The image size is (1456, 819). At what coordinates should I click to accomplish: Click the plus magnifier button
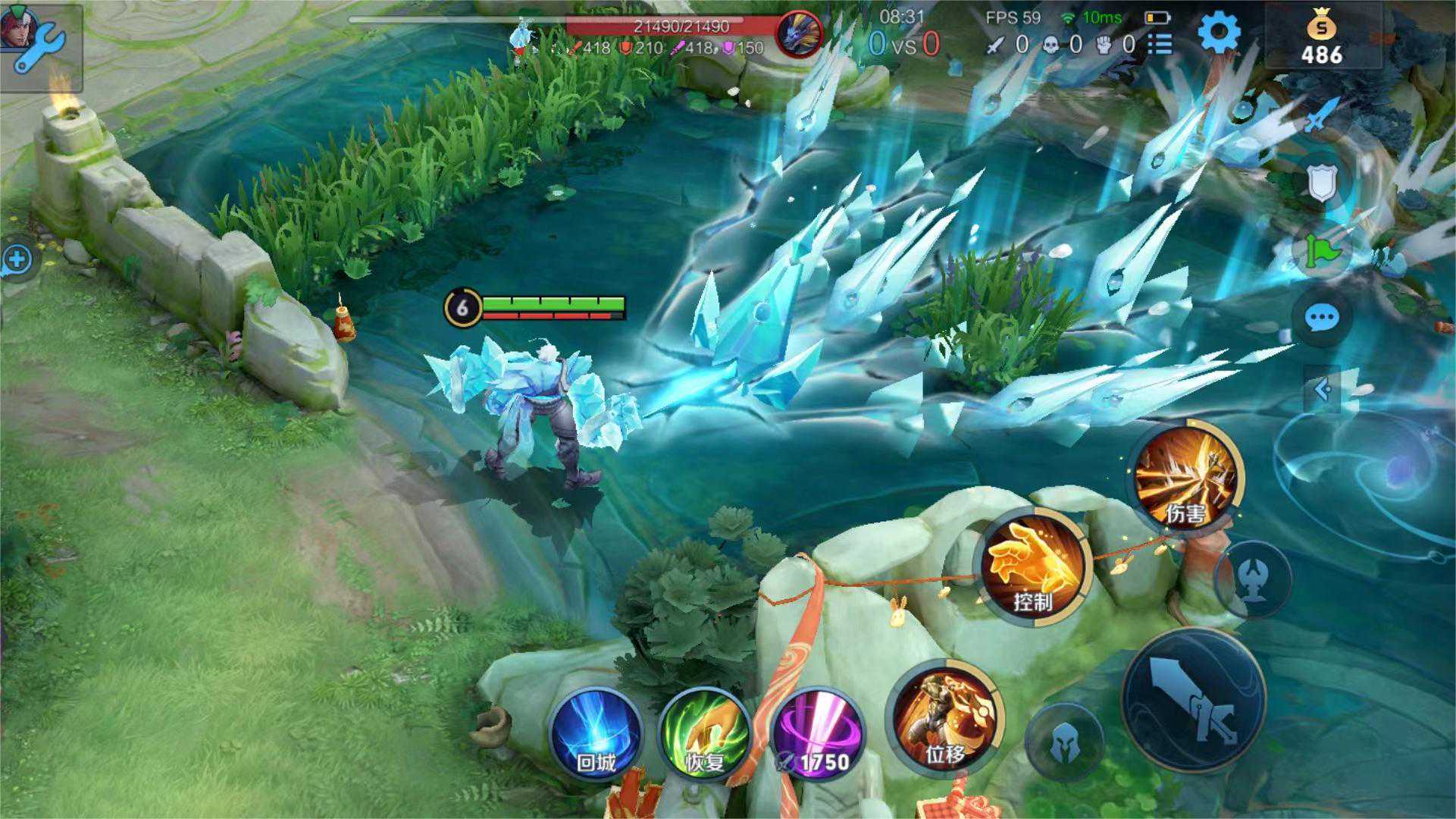point(17,260)
